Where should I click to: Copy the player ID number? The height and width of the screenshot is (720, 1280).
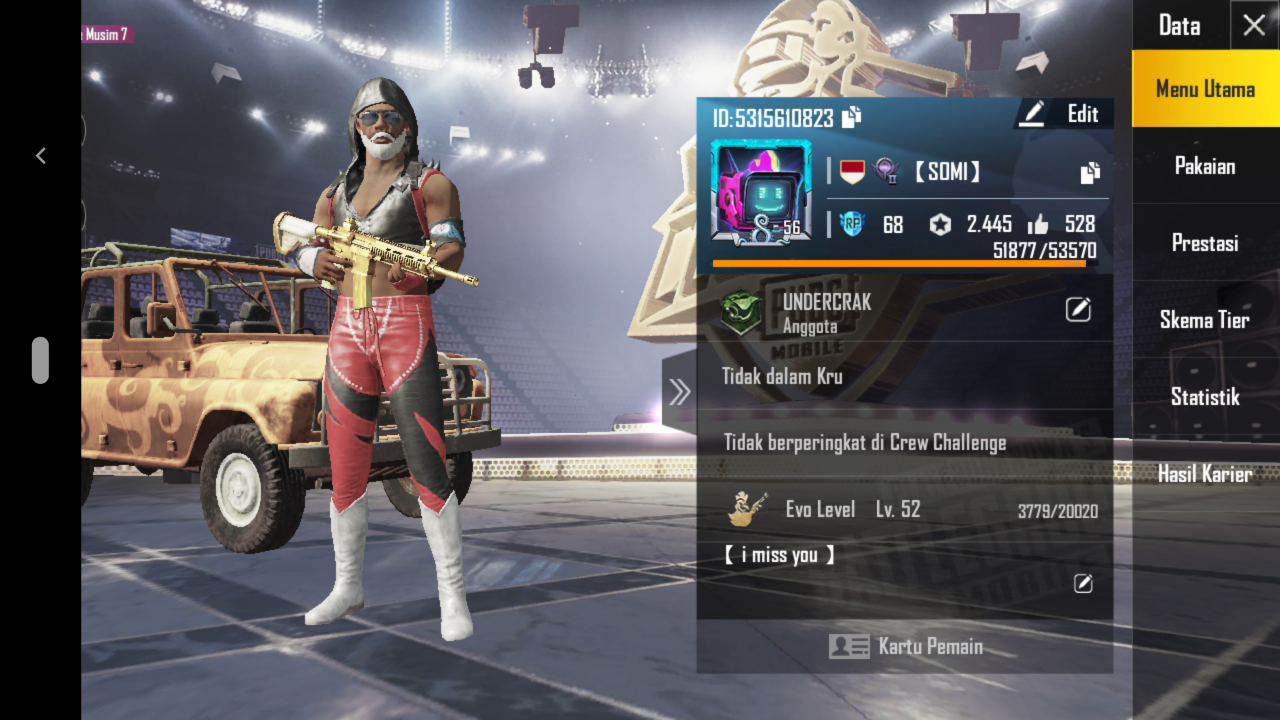pos(852,118)
